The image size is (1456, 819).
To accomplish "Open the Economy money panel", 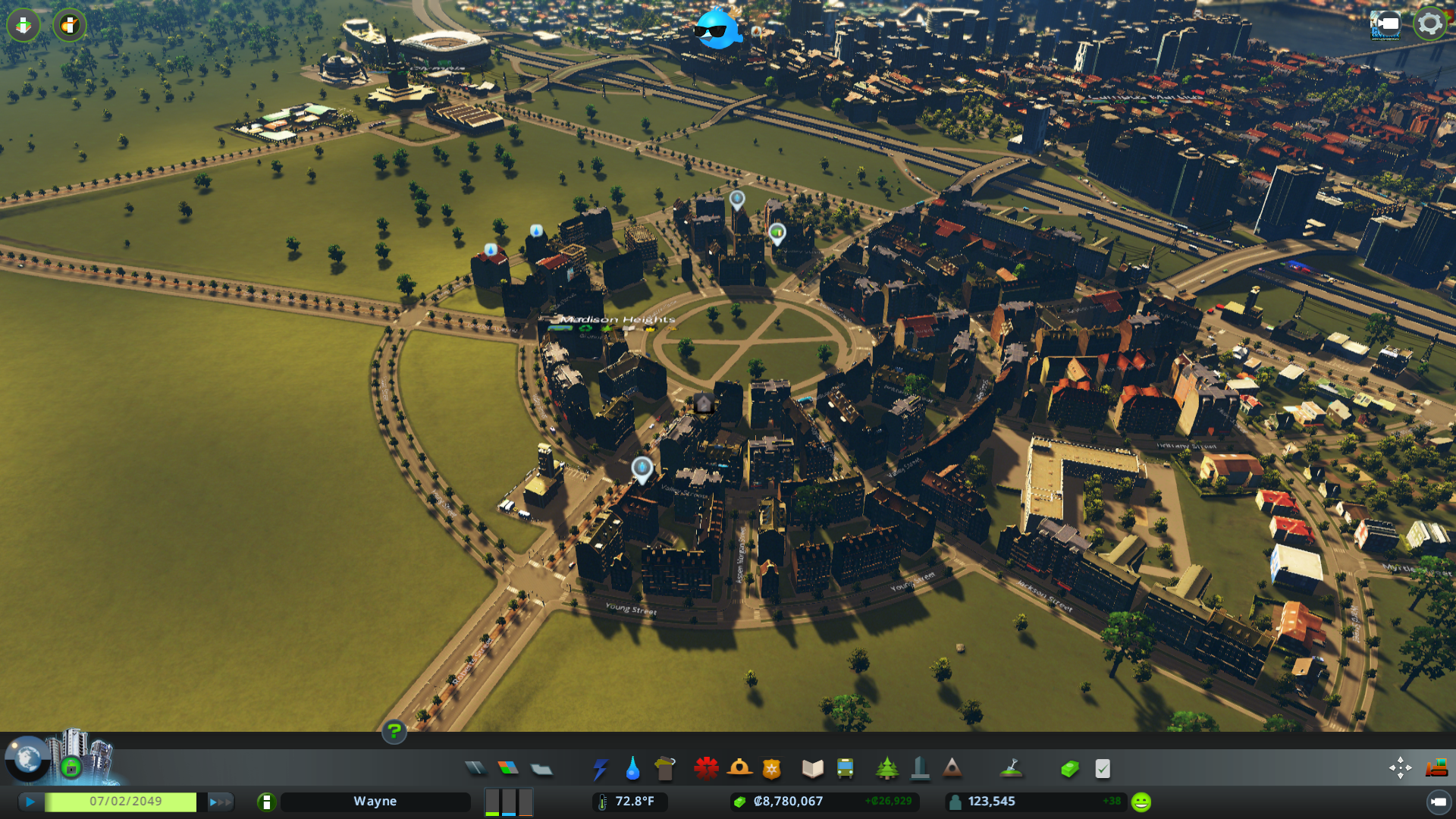I will [x=1069, y=769].
